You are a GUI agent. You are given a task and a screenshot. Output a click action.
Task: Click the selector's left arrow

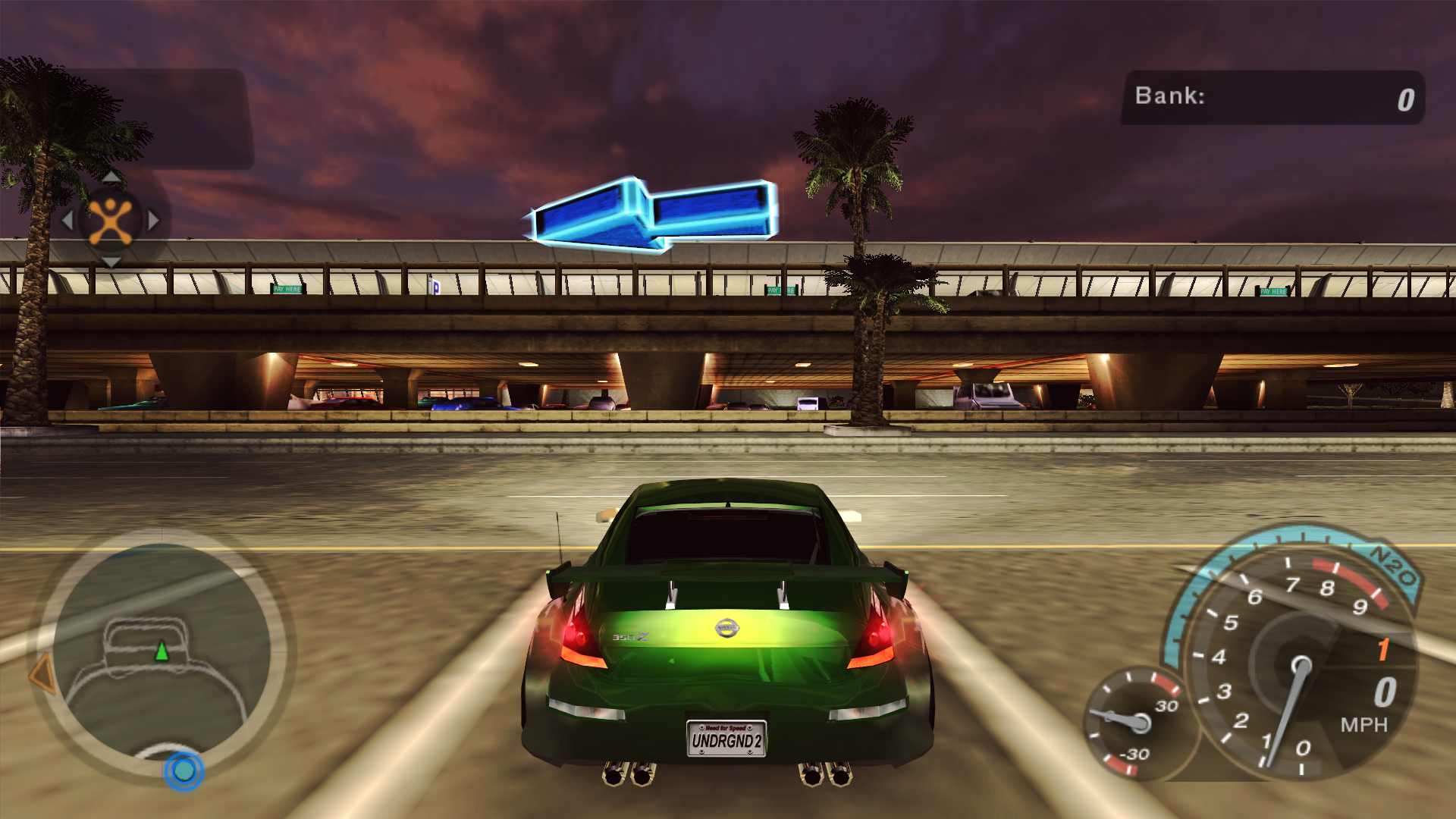67,221
